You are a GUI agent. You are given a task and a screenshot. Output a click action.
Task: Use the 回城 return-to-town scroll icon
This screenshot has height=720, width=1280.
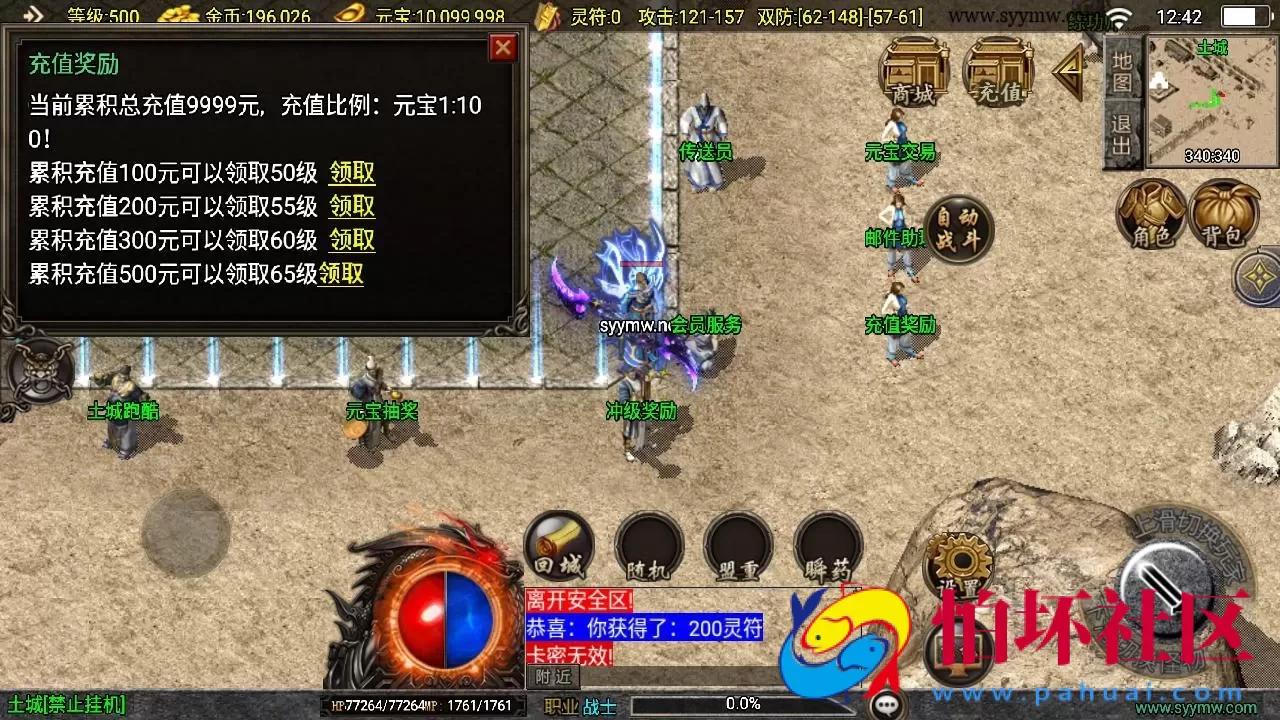(557, 545)
